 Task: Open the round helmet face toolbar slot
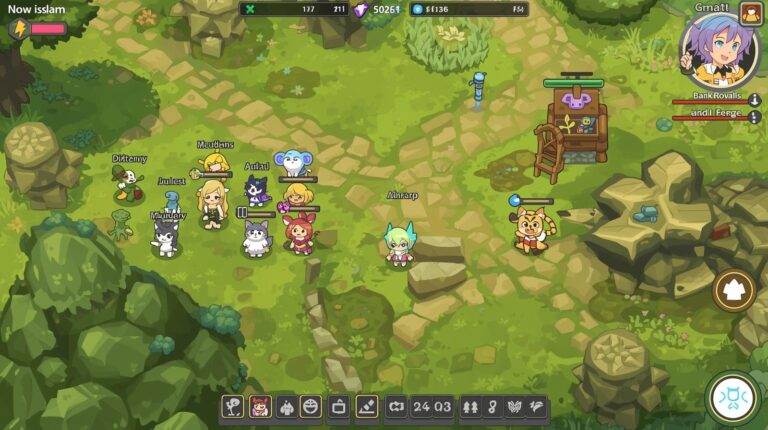coord(310,407)
